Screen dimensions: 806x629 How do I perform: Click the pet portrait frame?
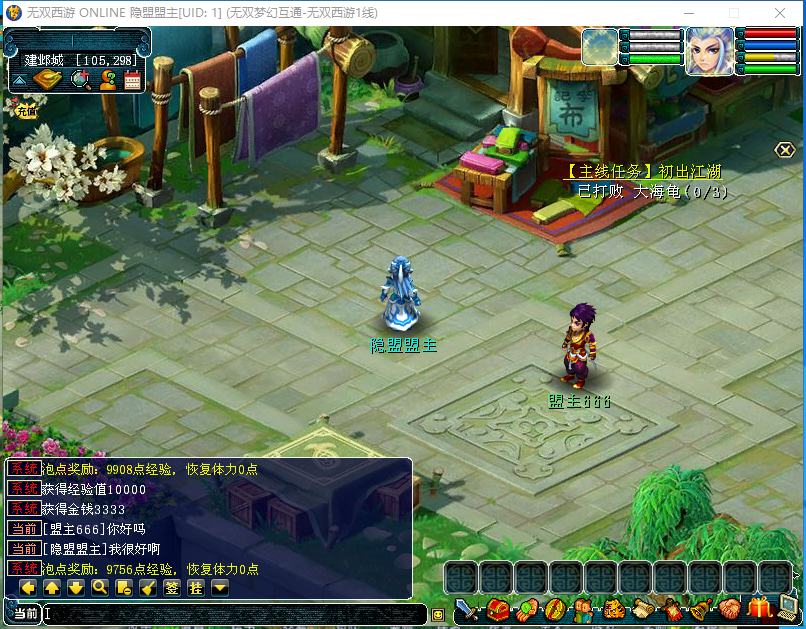600,47
